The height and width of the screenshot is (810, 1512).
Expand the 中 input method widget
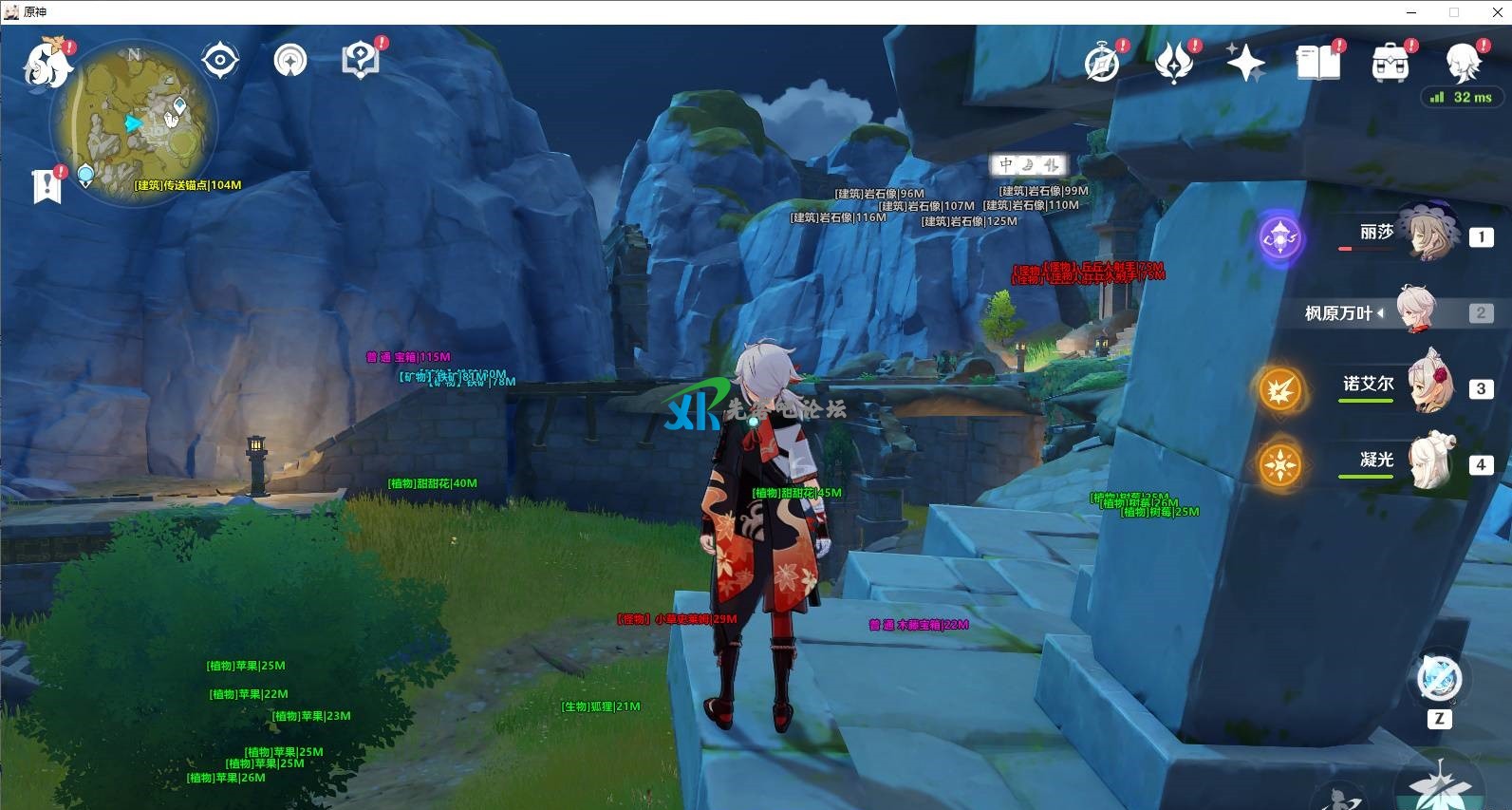pyautogui.click(x=1006, y=164)
